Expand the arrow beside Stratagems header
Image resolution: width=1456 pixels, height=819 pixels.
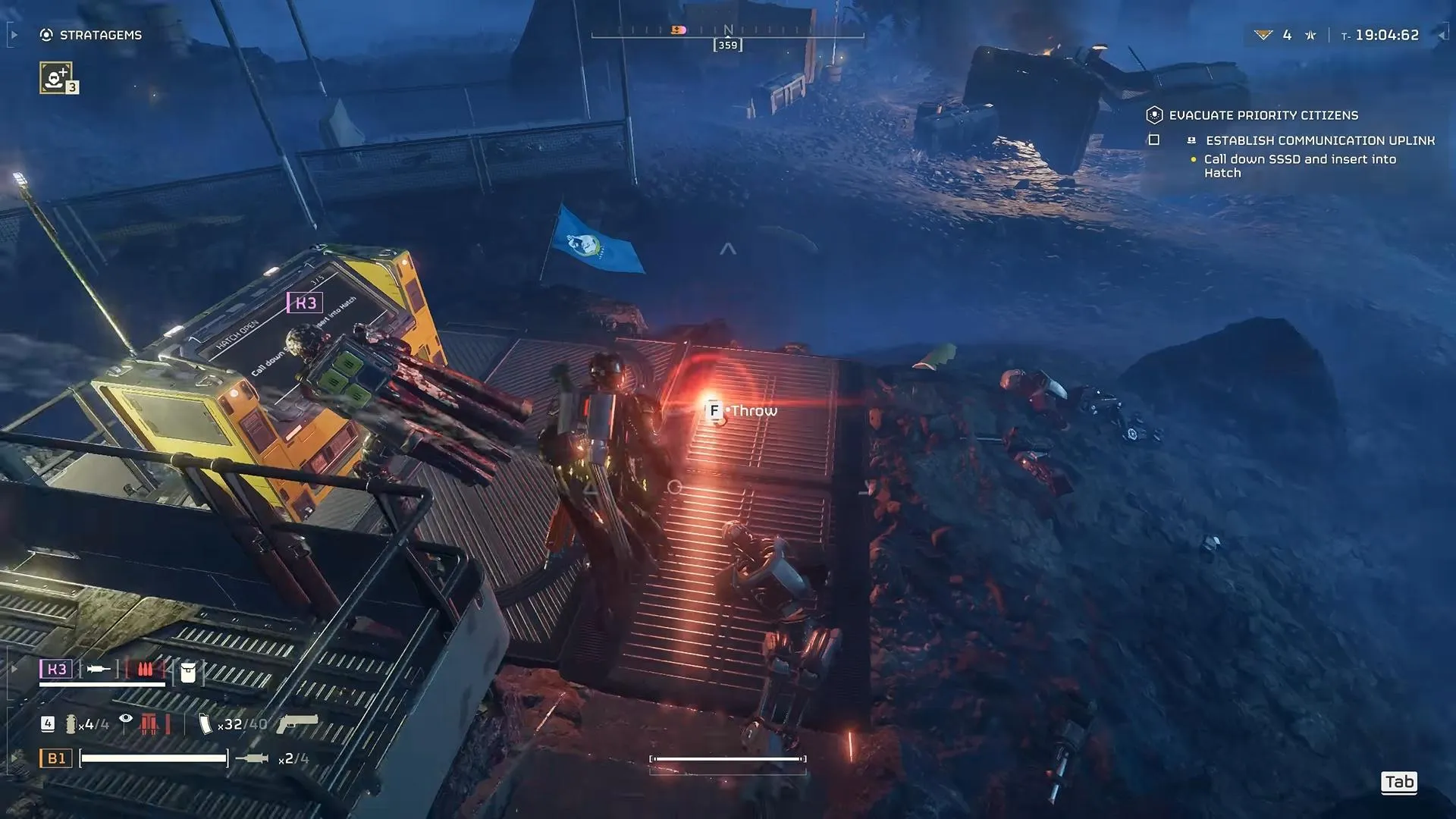tap(14, 35)
